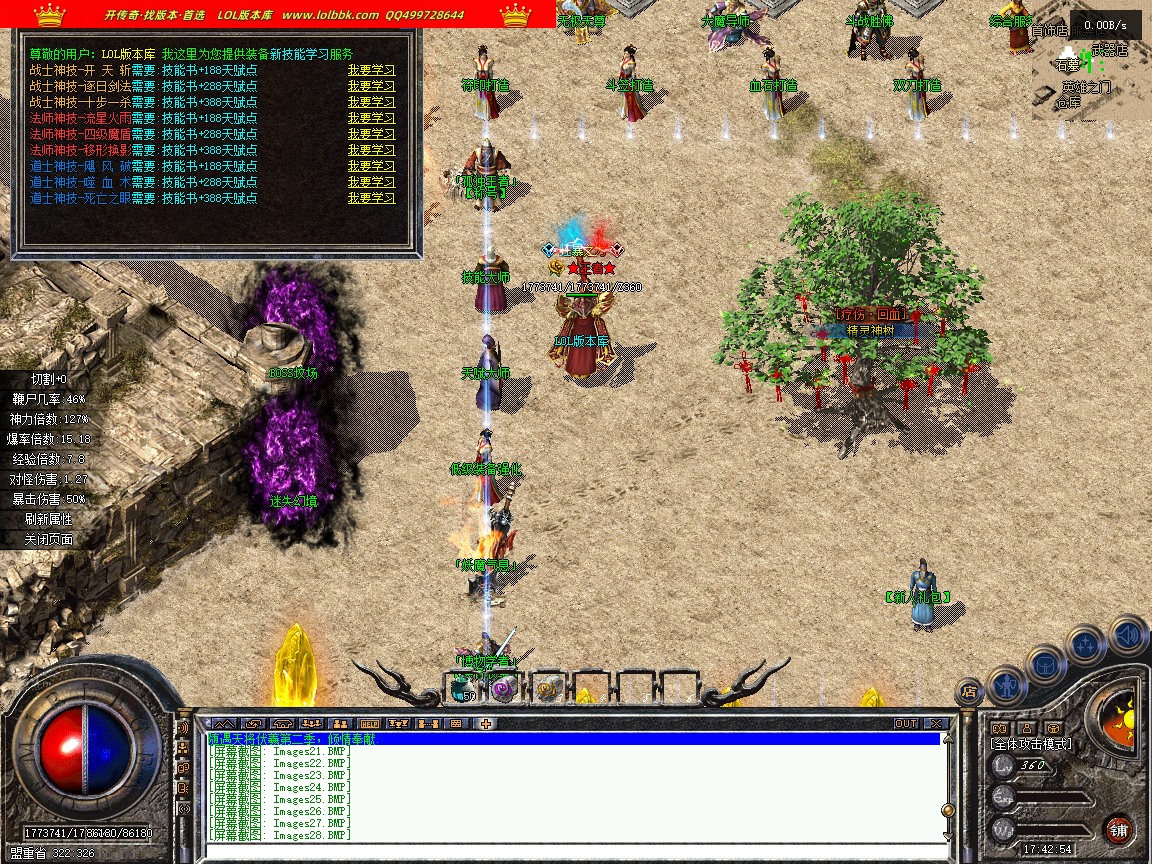Click 我要学习 for 逐日剑法
The height and width of the screenshot is (864, 1152).
pyautogui.click(x=371, y=86)
